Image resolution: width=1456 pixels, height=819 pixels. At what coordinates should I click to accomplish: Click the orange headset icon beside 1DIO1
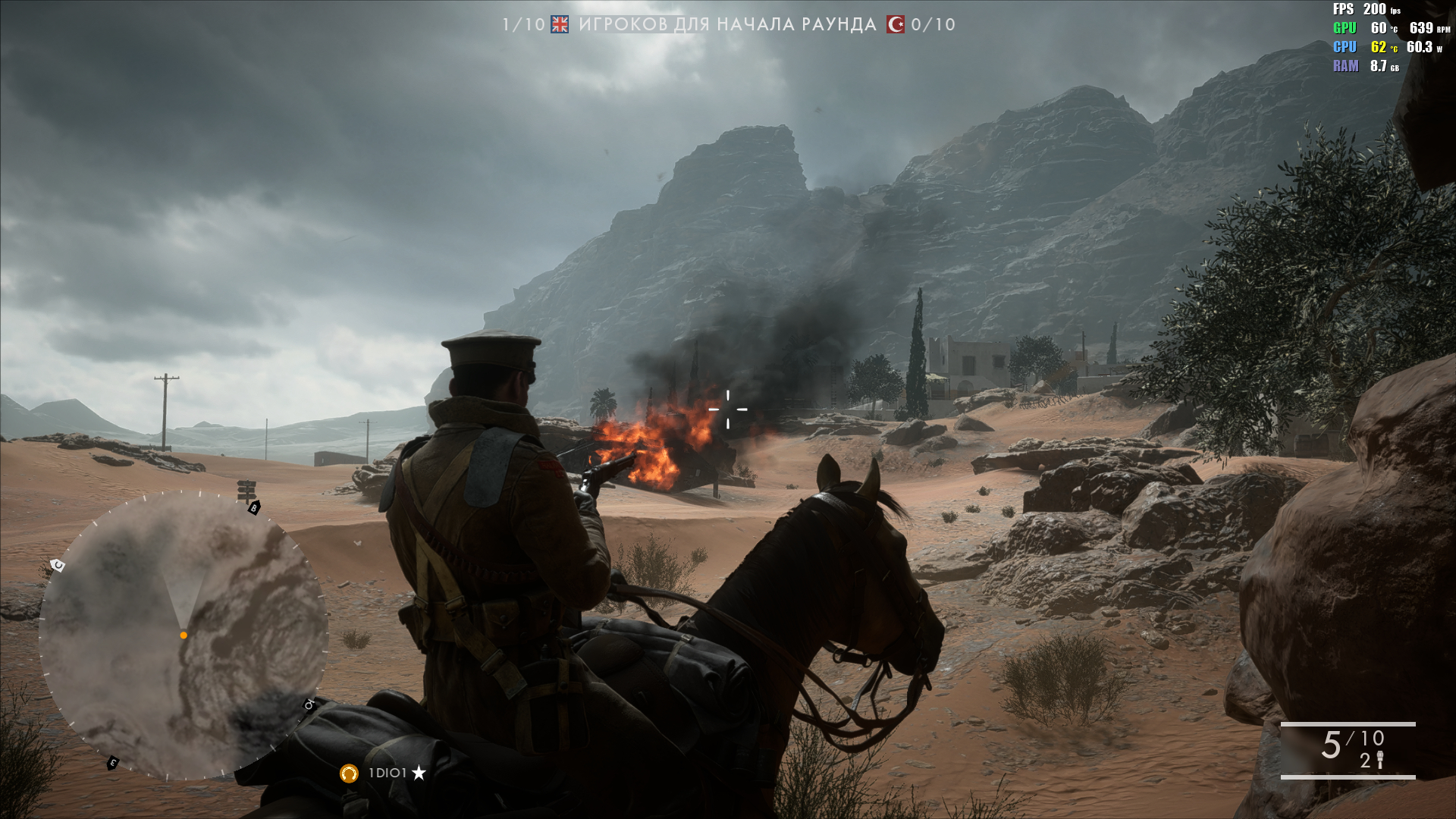click(349, 773)
